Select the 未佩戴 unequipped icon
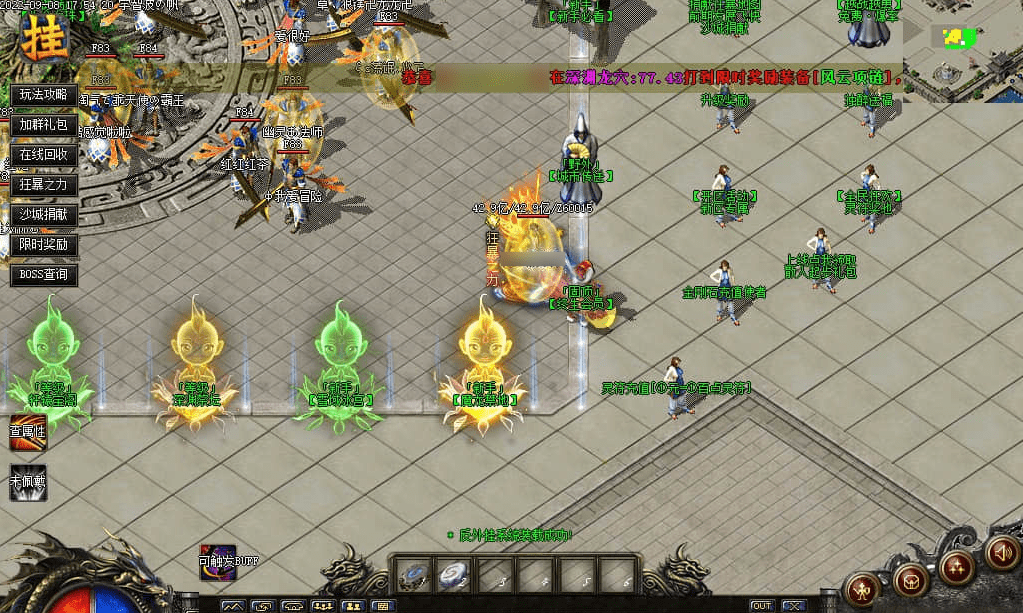 coord(28,481)
